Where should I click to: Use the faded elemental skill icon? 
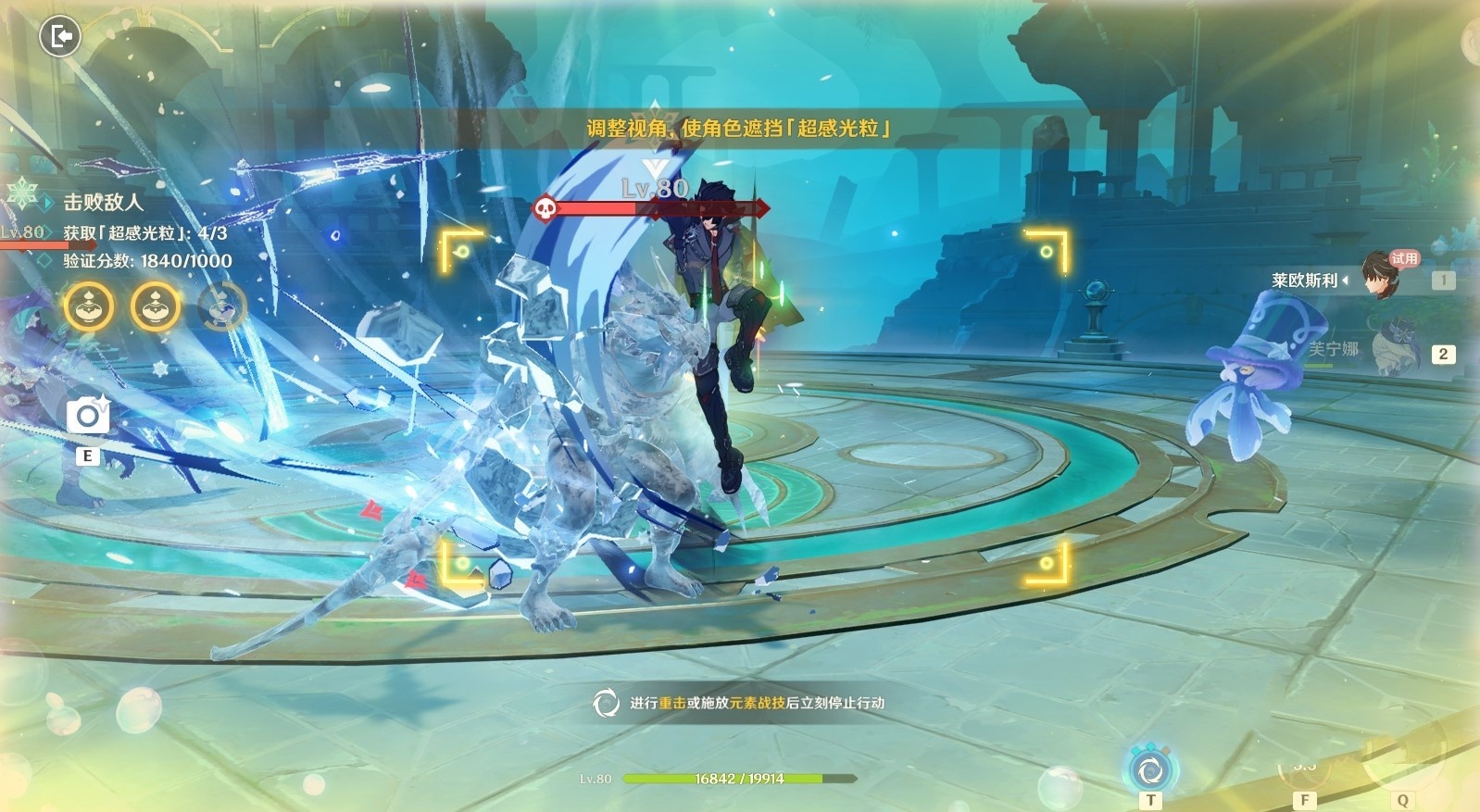click(x=1305, y=767)
